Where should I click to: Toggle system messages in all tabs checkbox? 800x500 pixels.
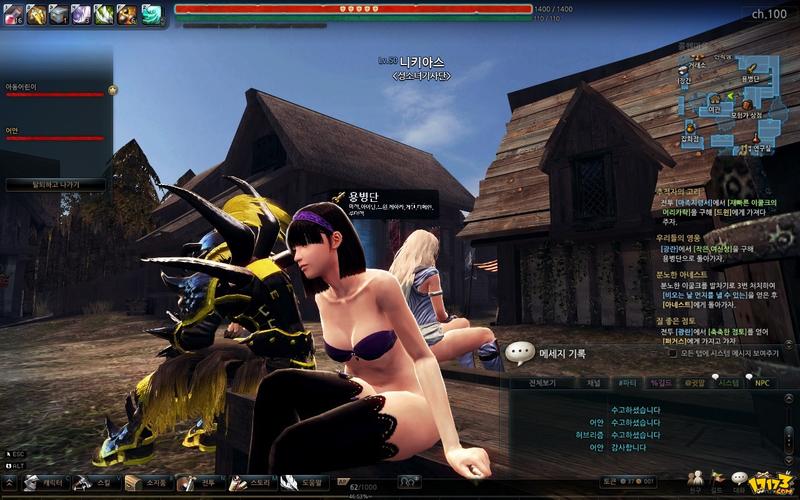click(x=673, y=353)
